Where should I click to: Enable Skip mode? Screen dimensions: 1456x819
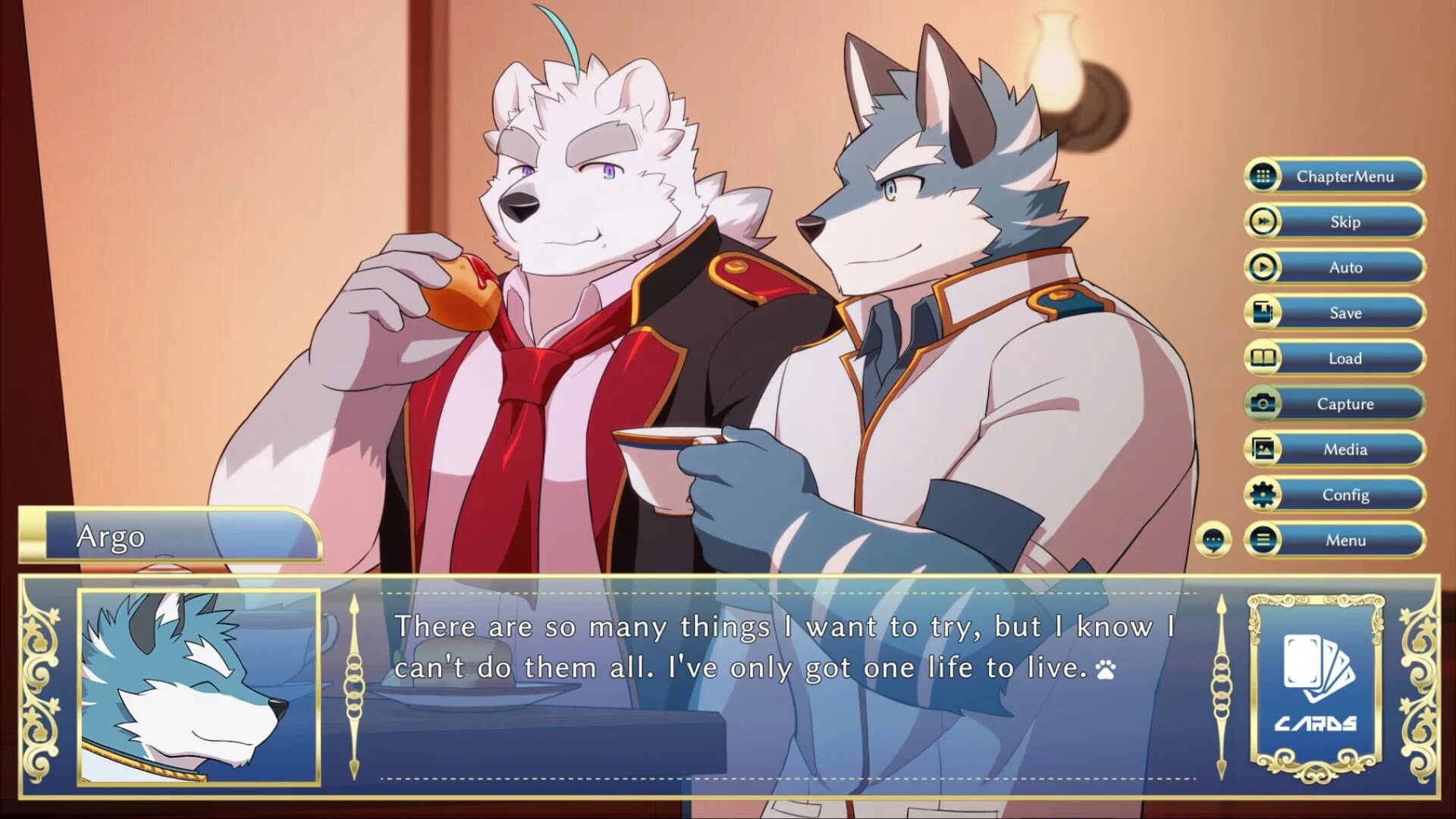[1345, 221]
